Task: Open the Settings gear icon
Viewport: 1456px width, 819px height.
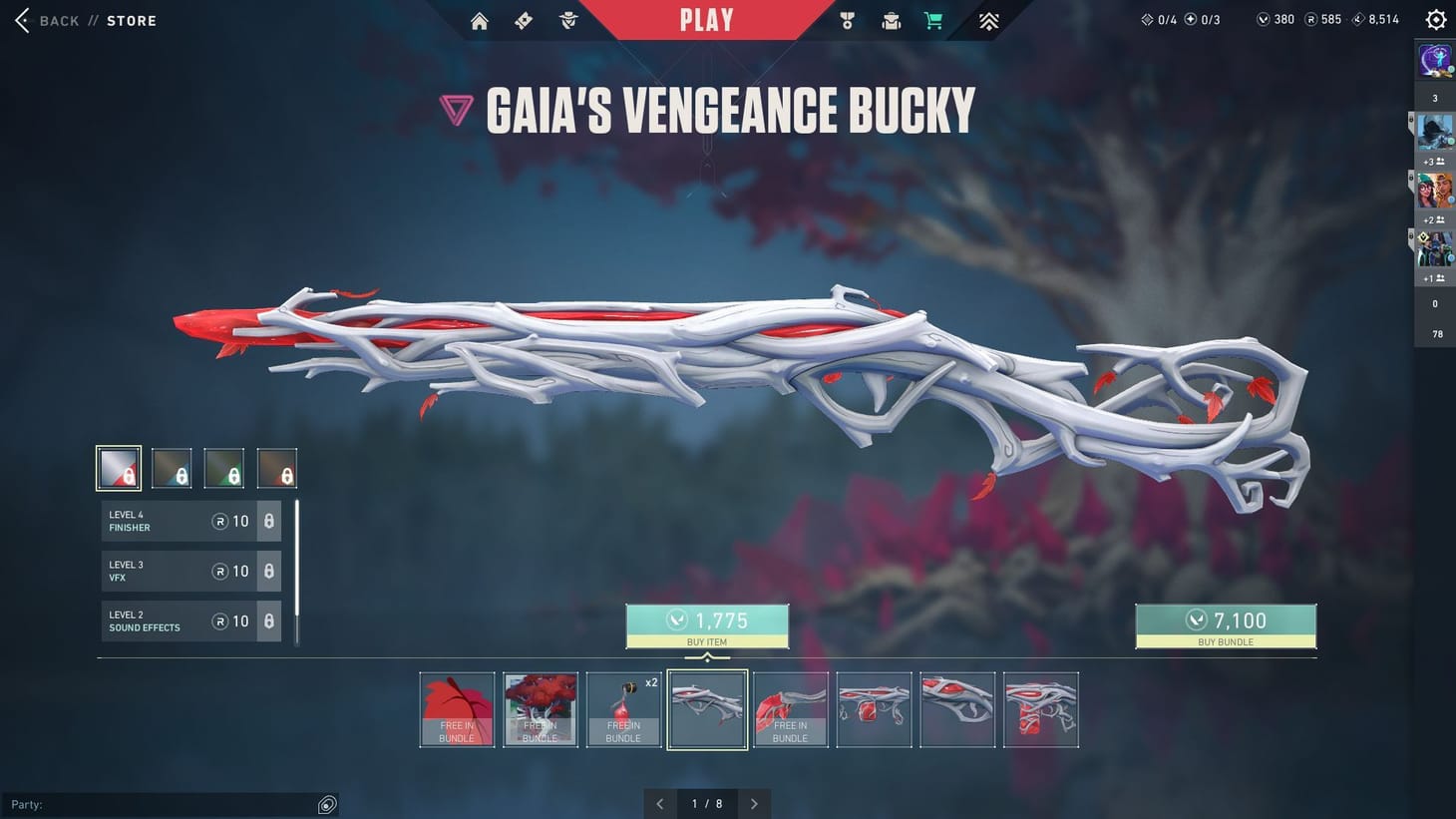Action: click(x=1435, y=18)
